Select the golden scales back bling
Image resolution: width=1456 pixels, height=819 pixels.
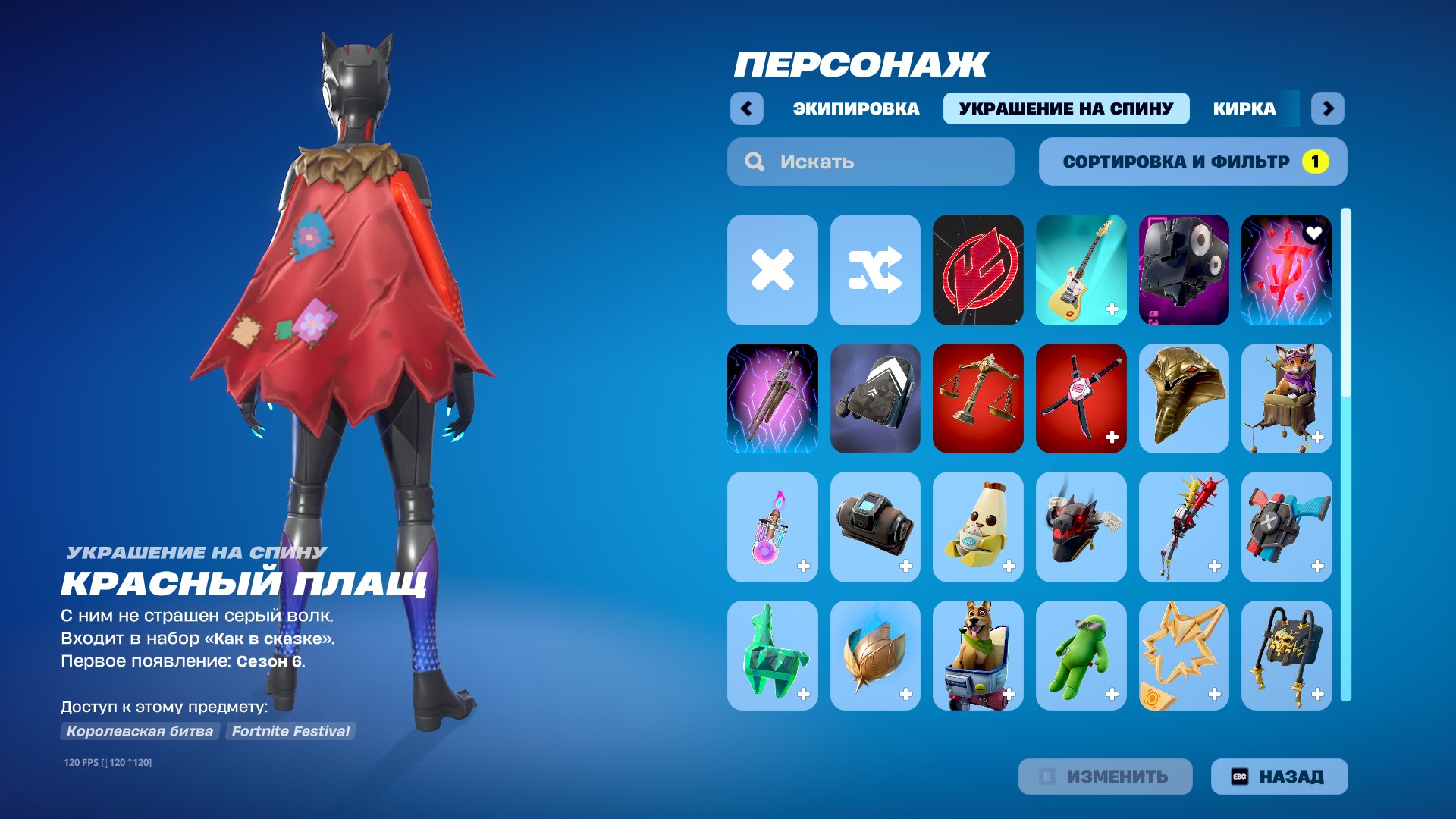point(977,400)
